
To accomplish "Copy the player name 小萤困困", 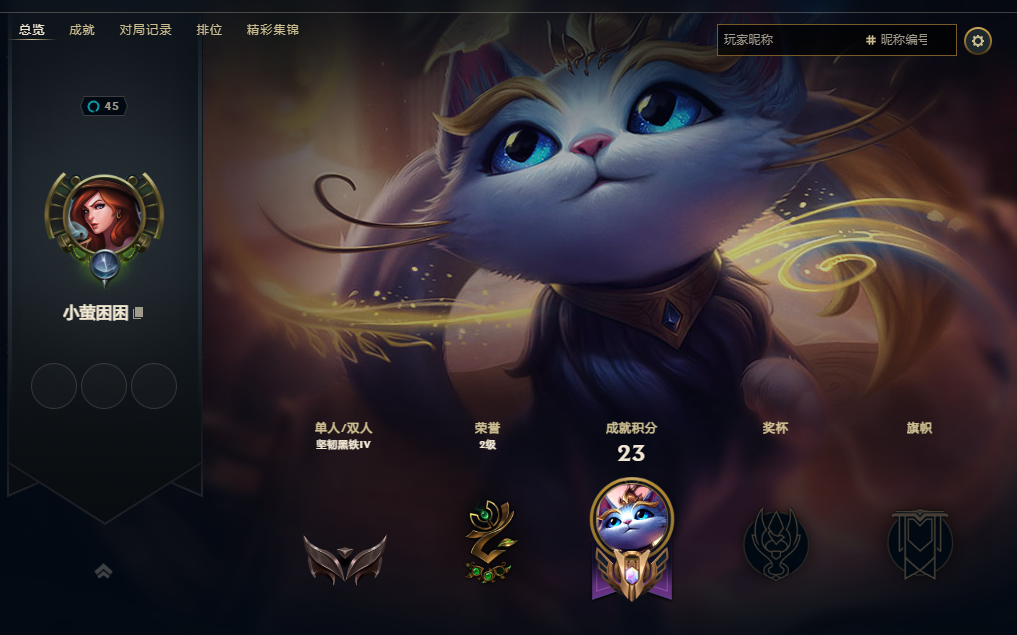I will (139, 313).
